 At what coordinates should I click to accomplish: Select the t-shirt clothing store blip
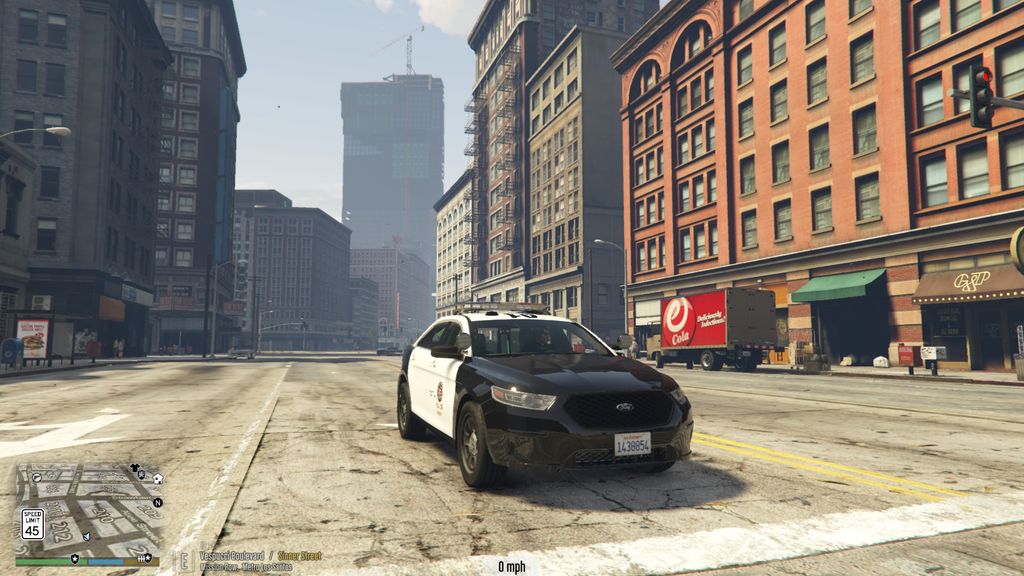click(134, 468)
